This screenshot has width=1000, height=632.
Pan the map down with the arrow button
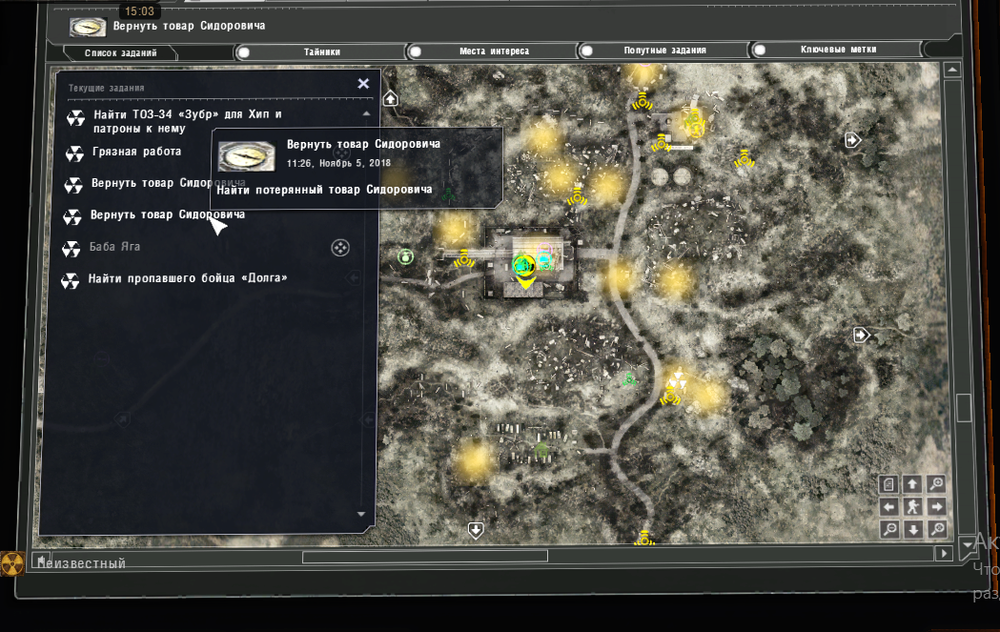tap(913, 528)
